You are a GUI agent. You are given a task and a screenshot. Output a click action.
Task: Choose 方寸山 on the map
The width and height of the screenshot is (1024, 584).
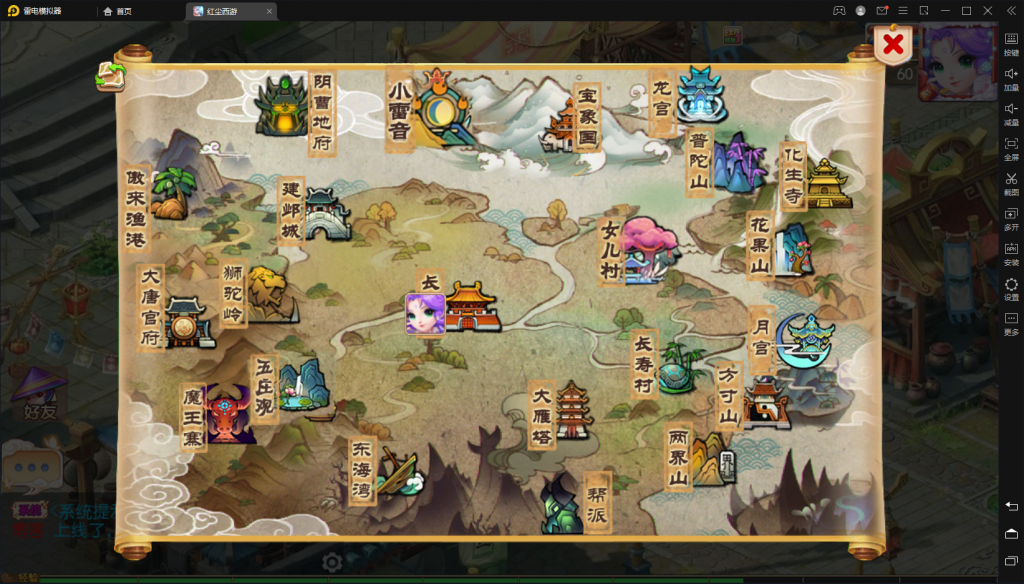pyautogui.click(x=765, y=402)
